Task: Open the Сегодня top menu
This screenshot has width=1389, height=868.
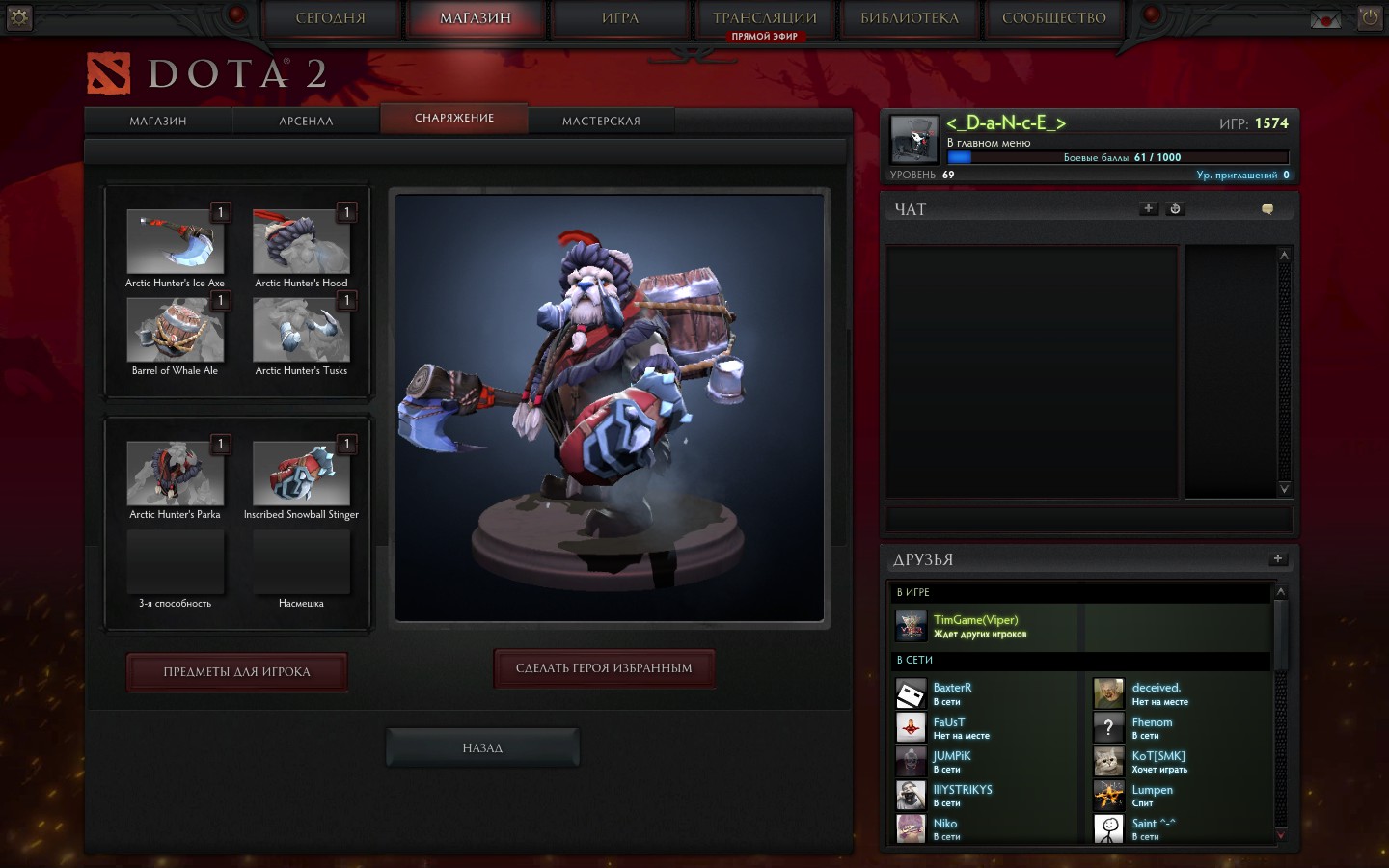Action: [330, 18]
